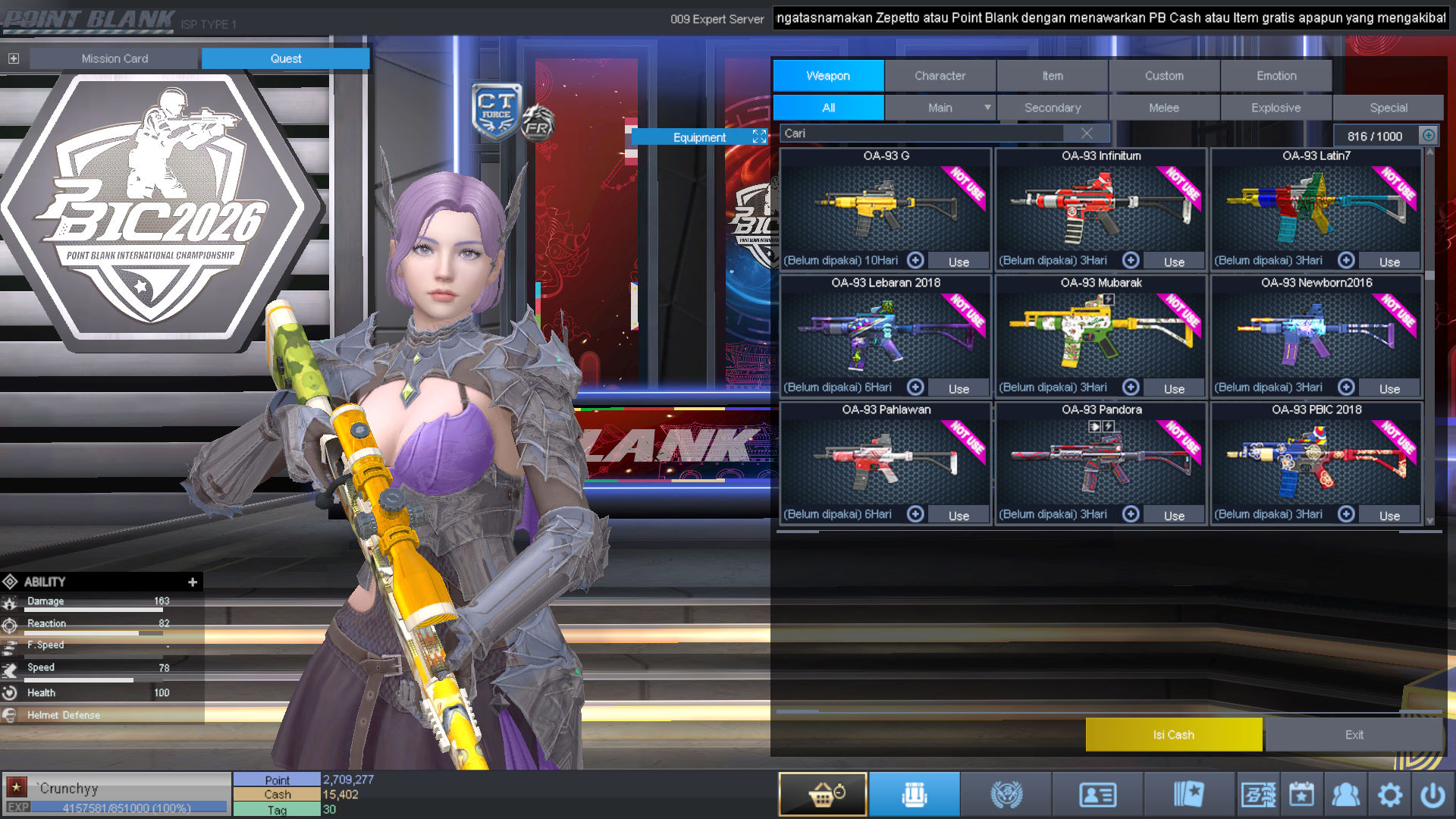Open the gear settings icon

(x=1389, y=795)
